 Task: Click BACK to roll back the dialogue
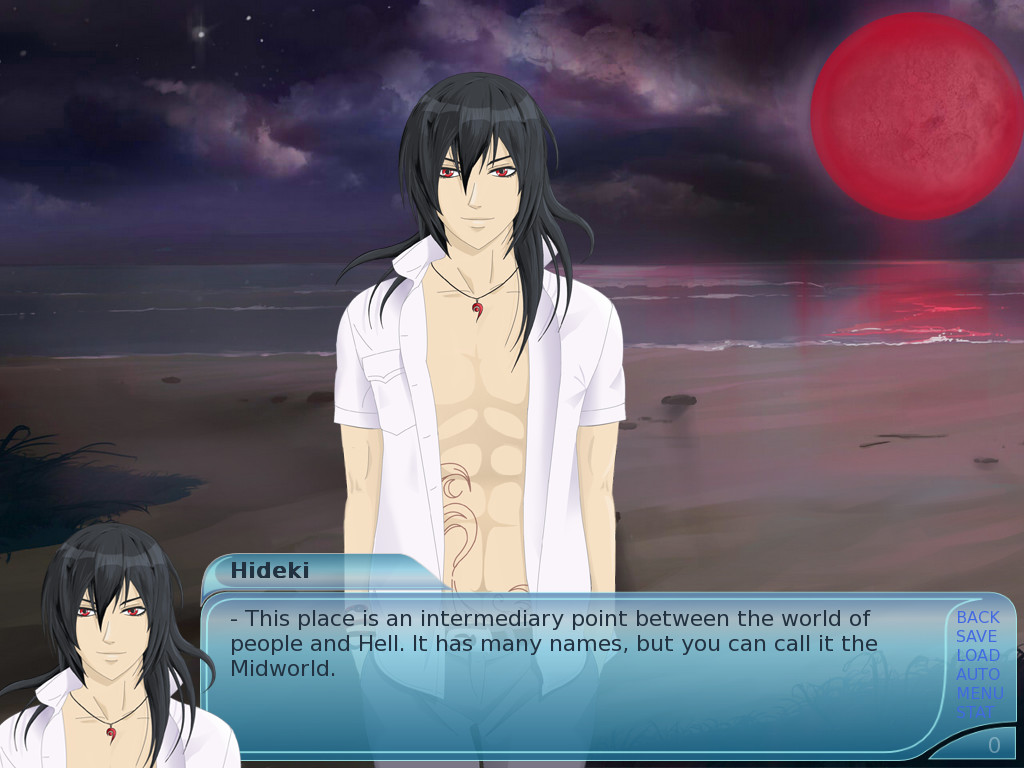[x=977, y=617]
